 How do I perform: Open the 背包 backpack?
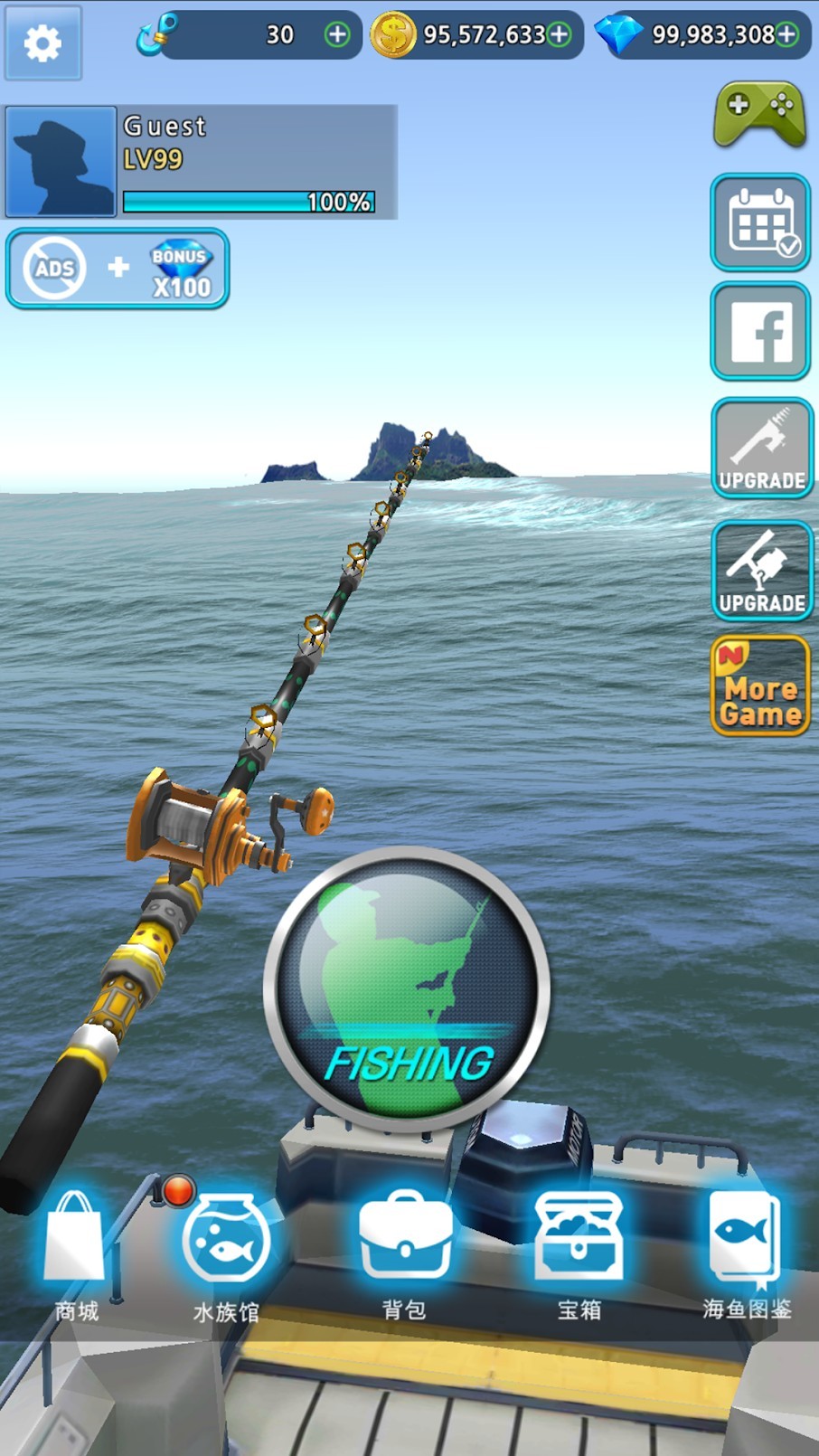(405, 1252)
